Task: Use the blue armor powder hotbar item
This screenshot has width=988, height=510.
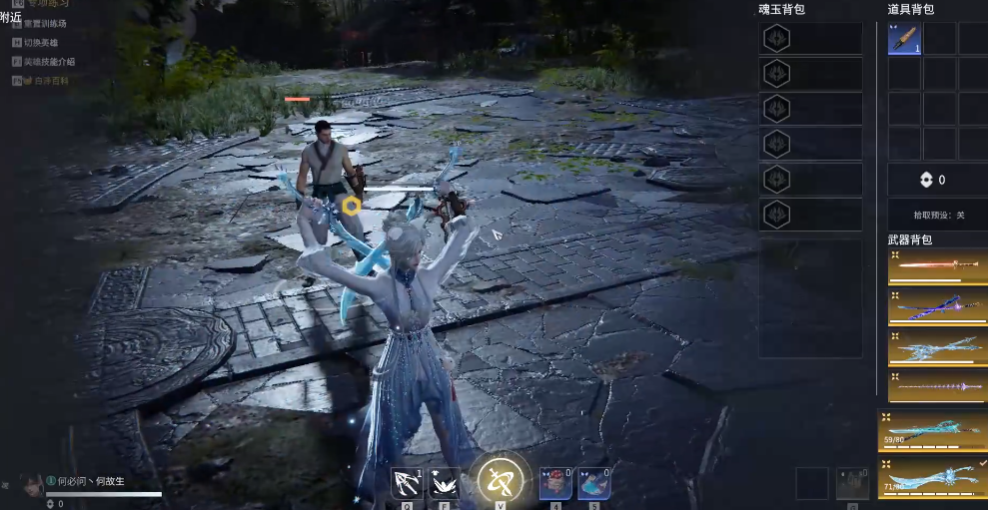Action: 594,483
